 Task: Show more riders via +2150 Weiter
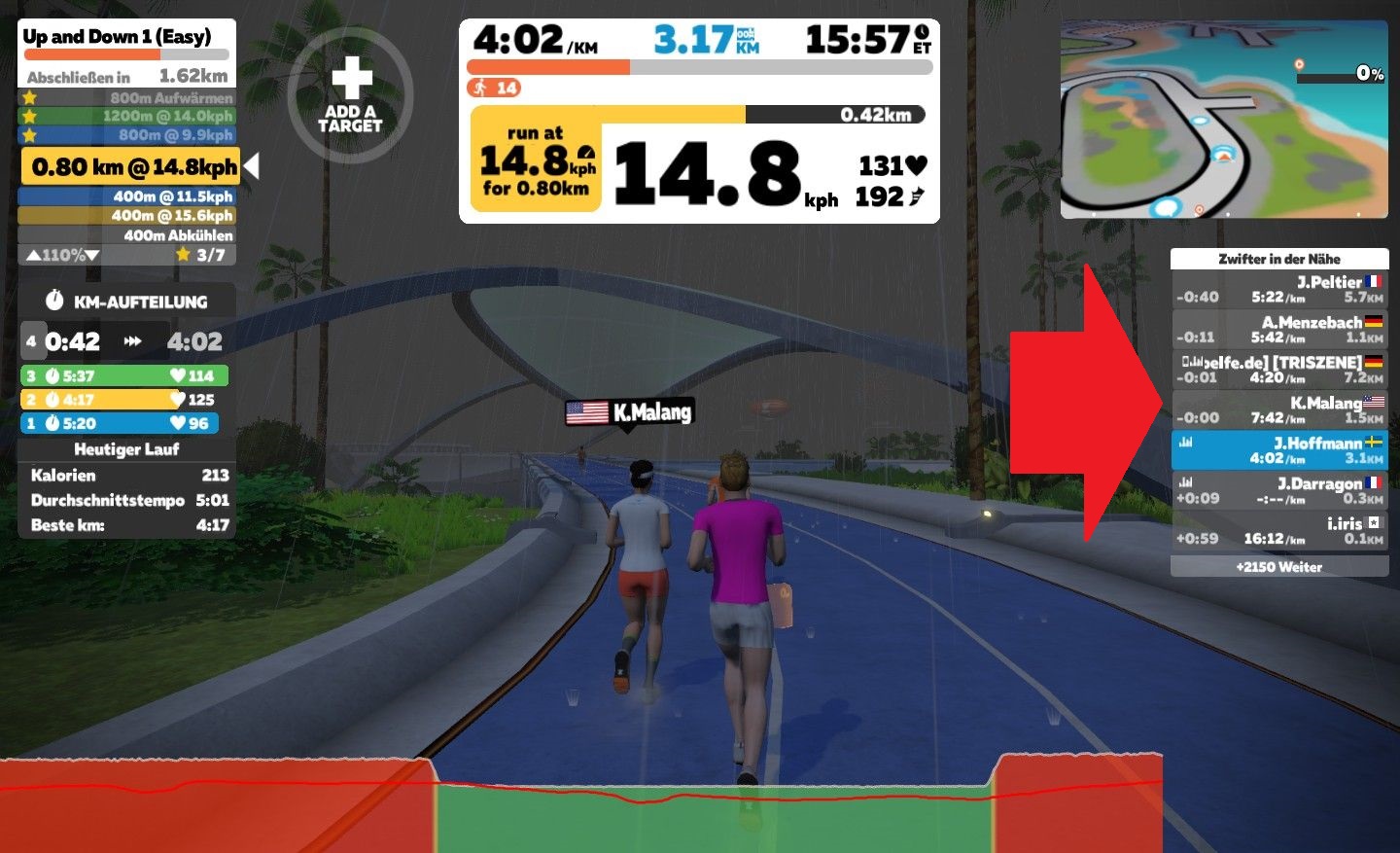1279,567
